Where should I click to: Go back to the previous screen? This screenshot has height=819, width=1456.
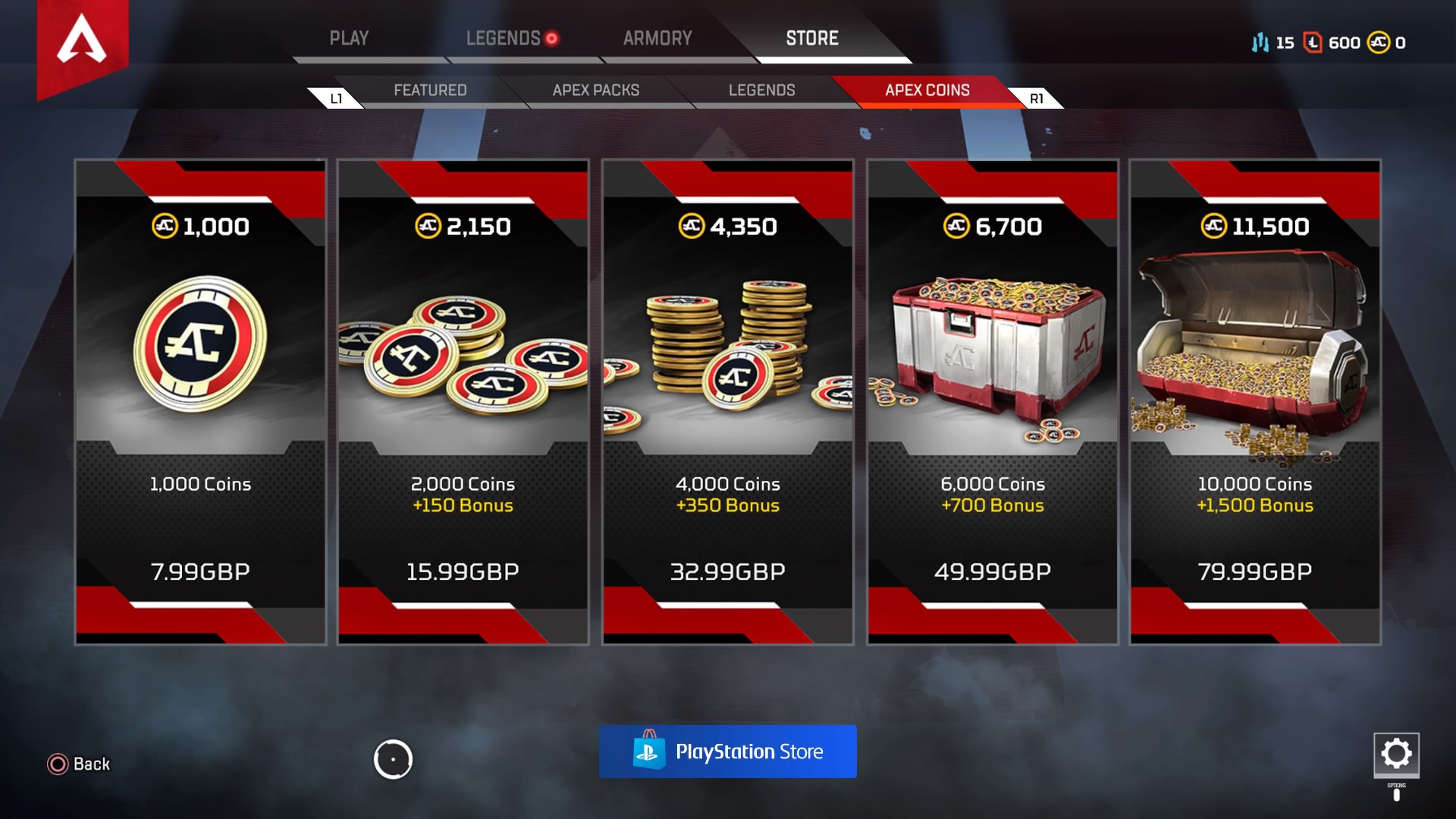tap(79, 764)
